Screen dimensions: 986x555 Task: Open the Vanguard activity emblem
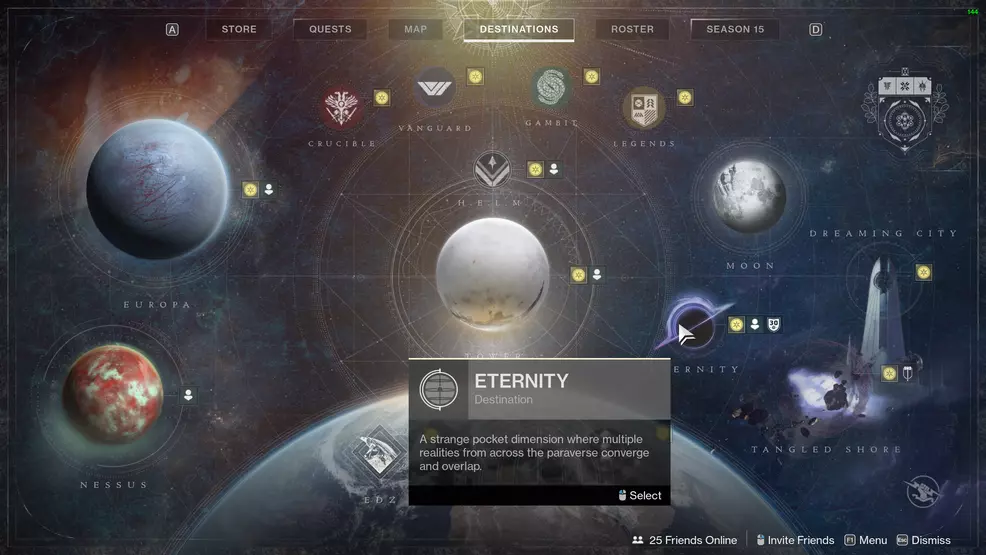click(x=435, y=90)
